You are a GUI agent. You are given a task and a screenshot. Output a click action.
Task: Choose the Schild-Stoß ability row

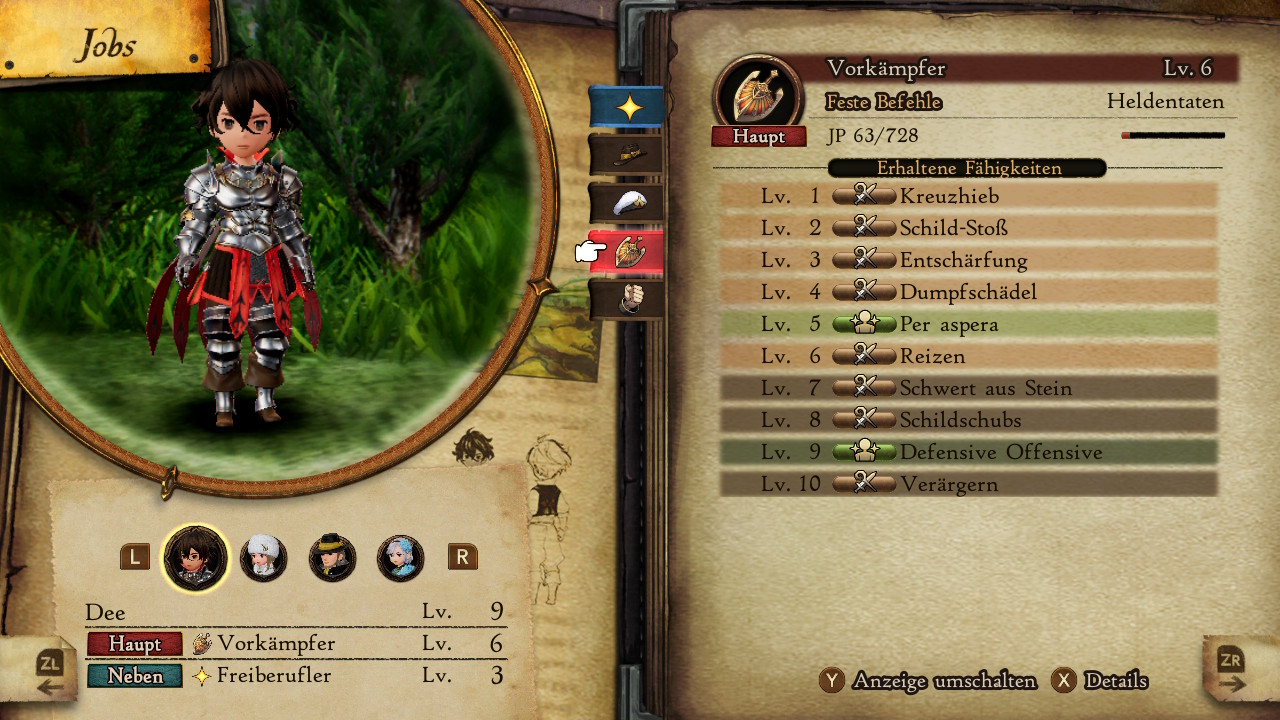968,228
